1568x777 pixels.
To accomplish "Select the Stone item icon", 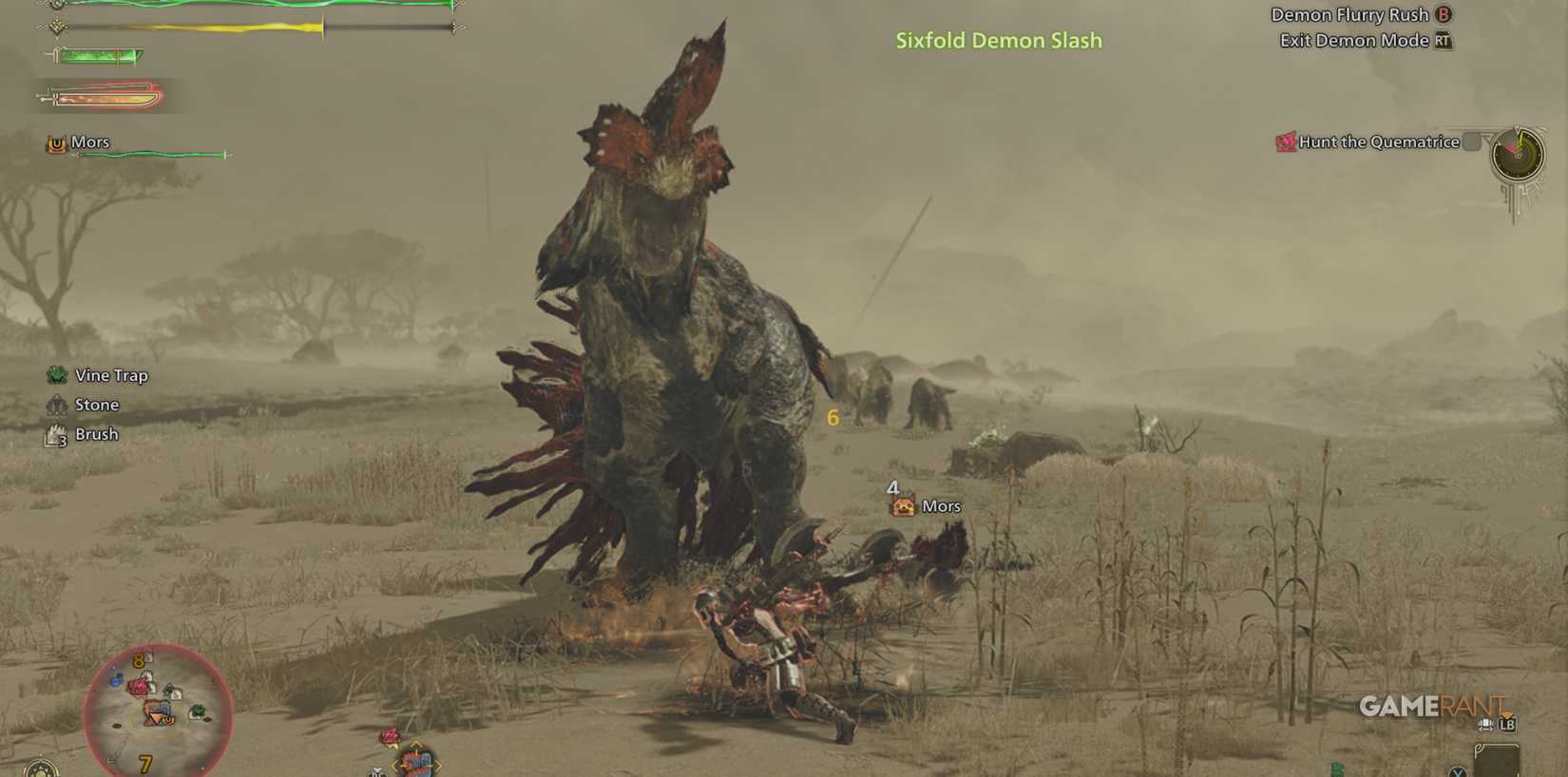I will (56, 404).
